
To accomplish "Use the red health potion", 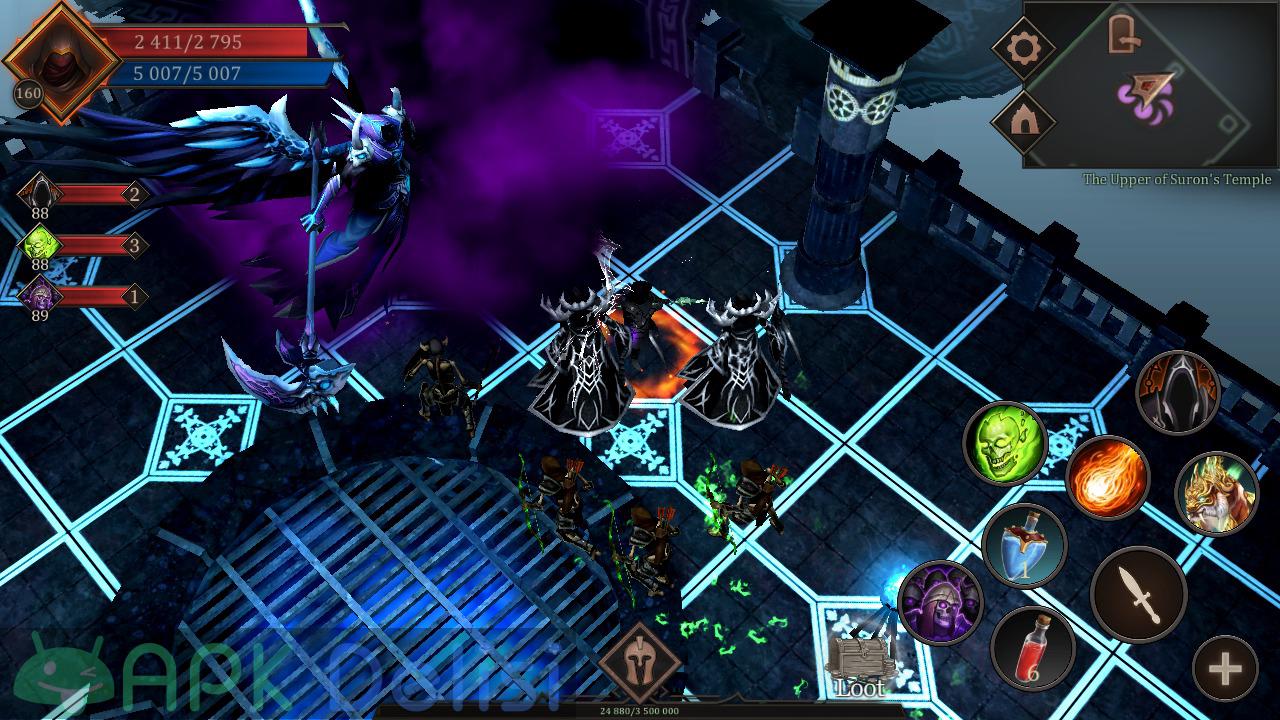I will pos(1033,647).
